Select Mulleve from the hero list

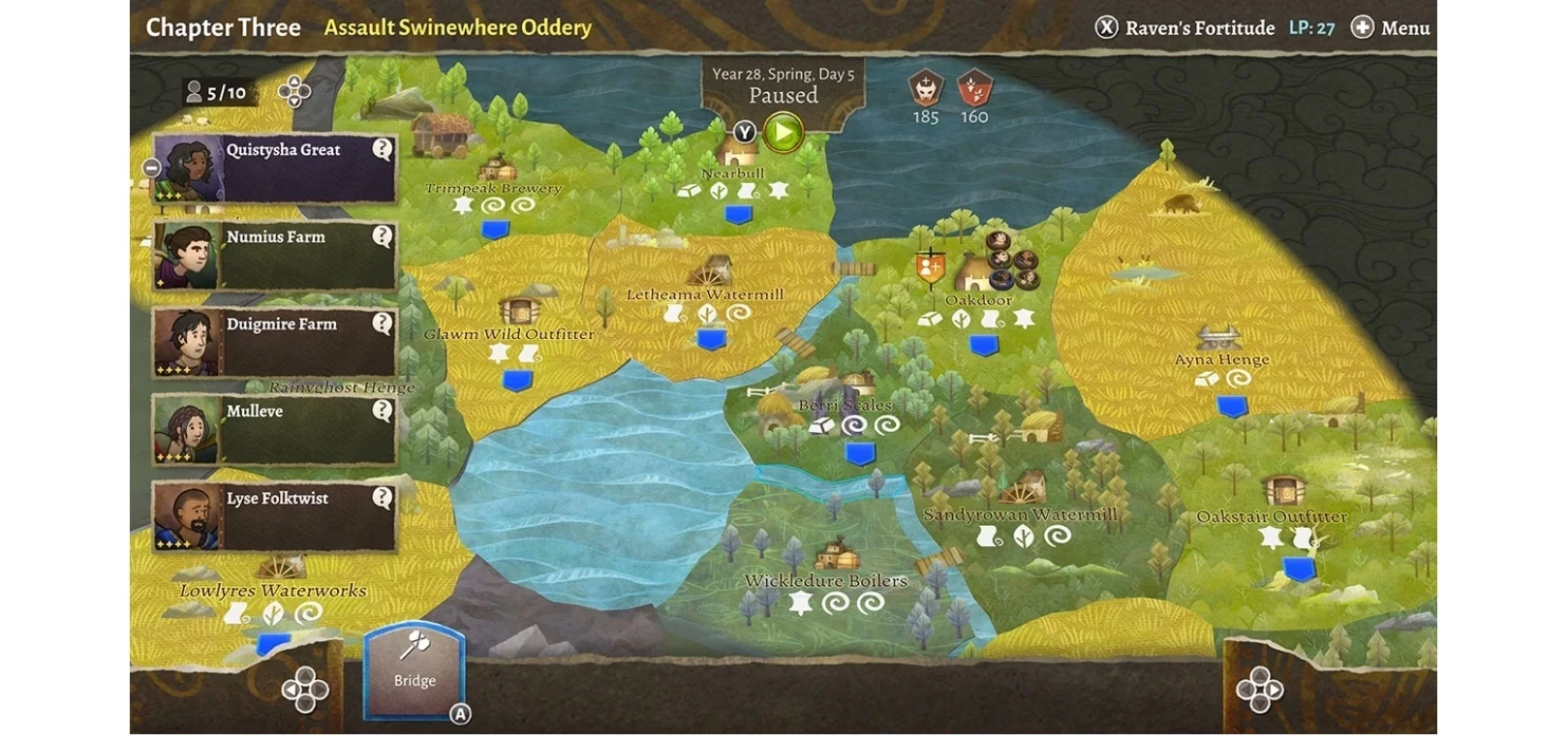pos(276,431)
